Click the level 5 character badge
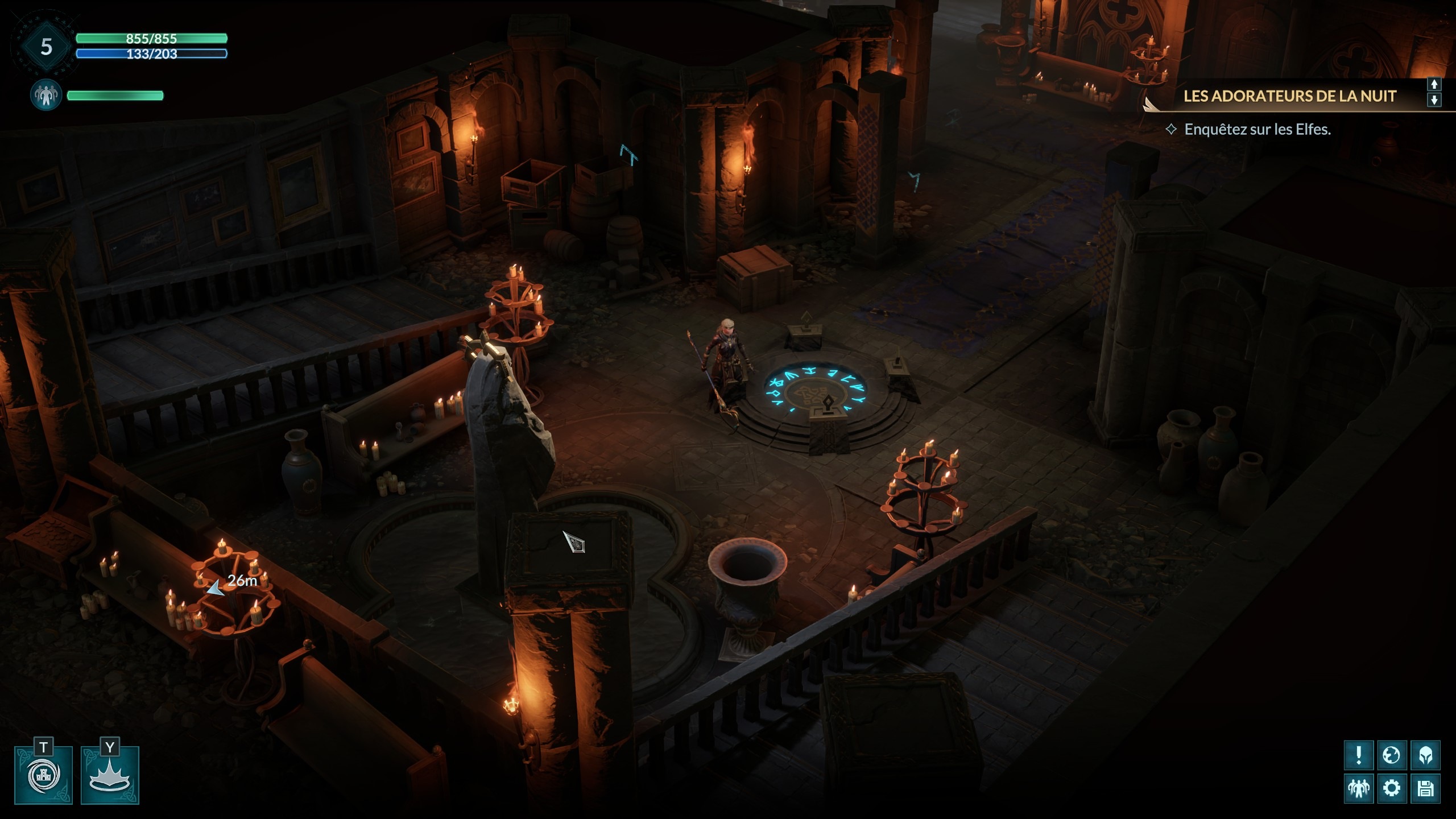Image resolution: width=1456 pixels, height=819 pixels. tap(46, 47)
